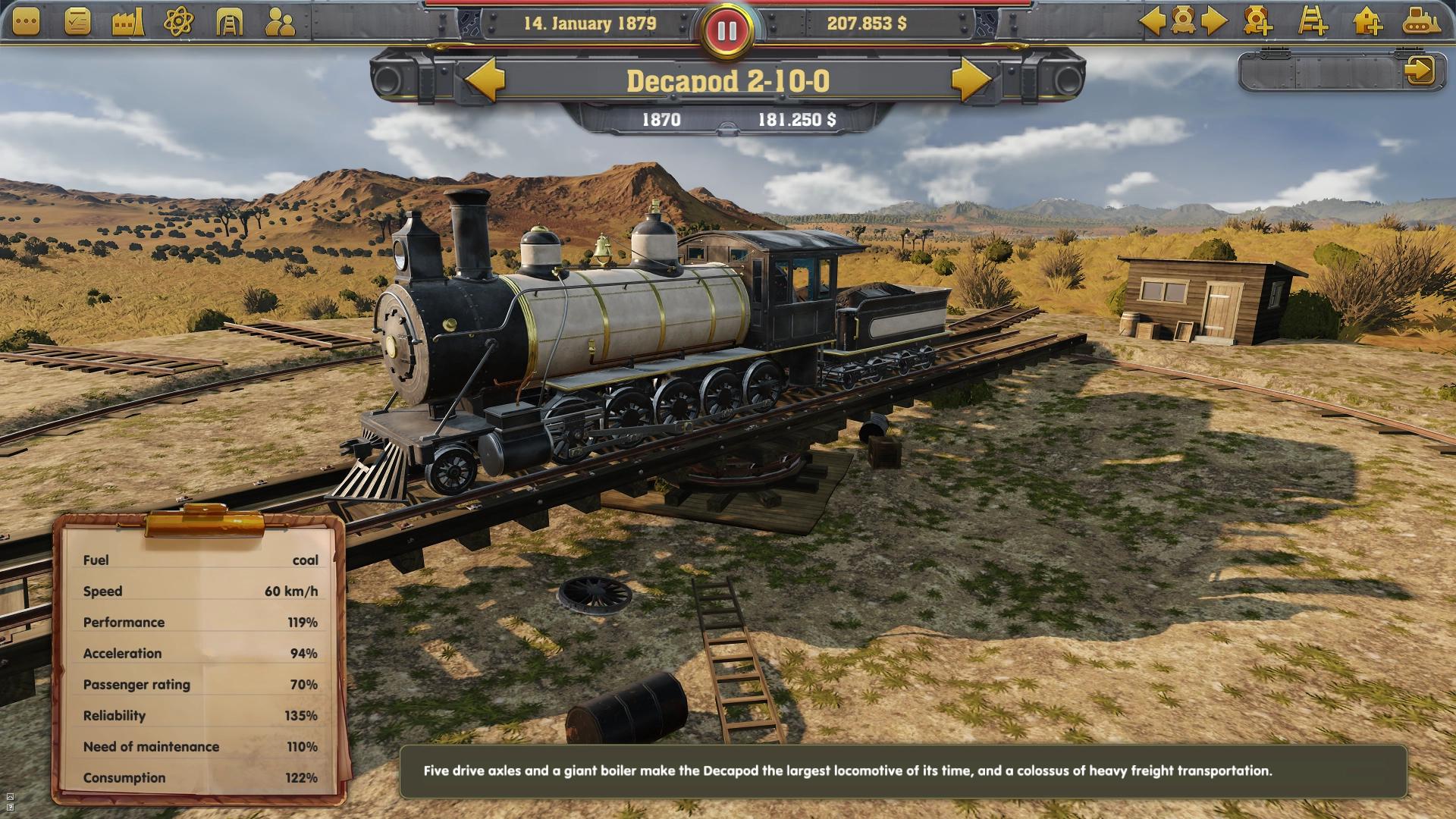The width and height of the screenshot is (1456, 819).
Task: Click the Decapod 2-10-0 title banner
Action: (728, 81)
